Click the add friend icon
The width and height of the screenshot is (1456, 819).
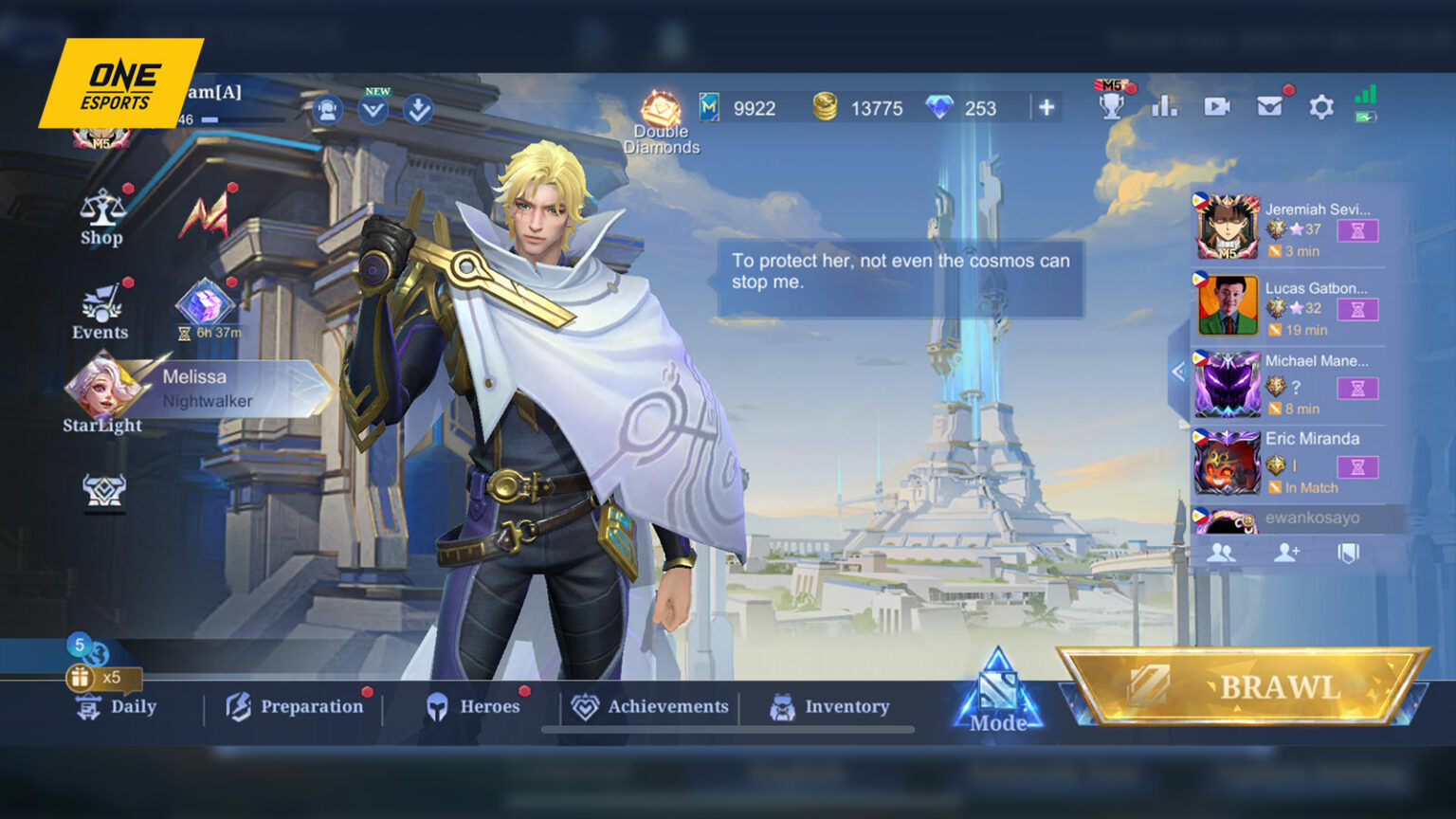pos(1286,552)
